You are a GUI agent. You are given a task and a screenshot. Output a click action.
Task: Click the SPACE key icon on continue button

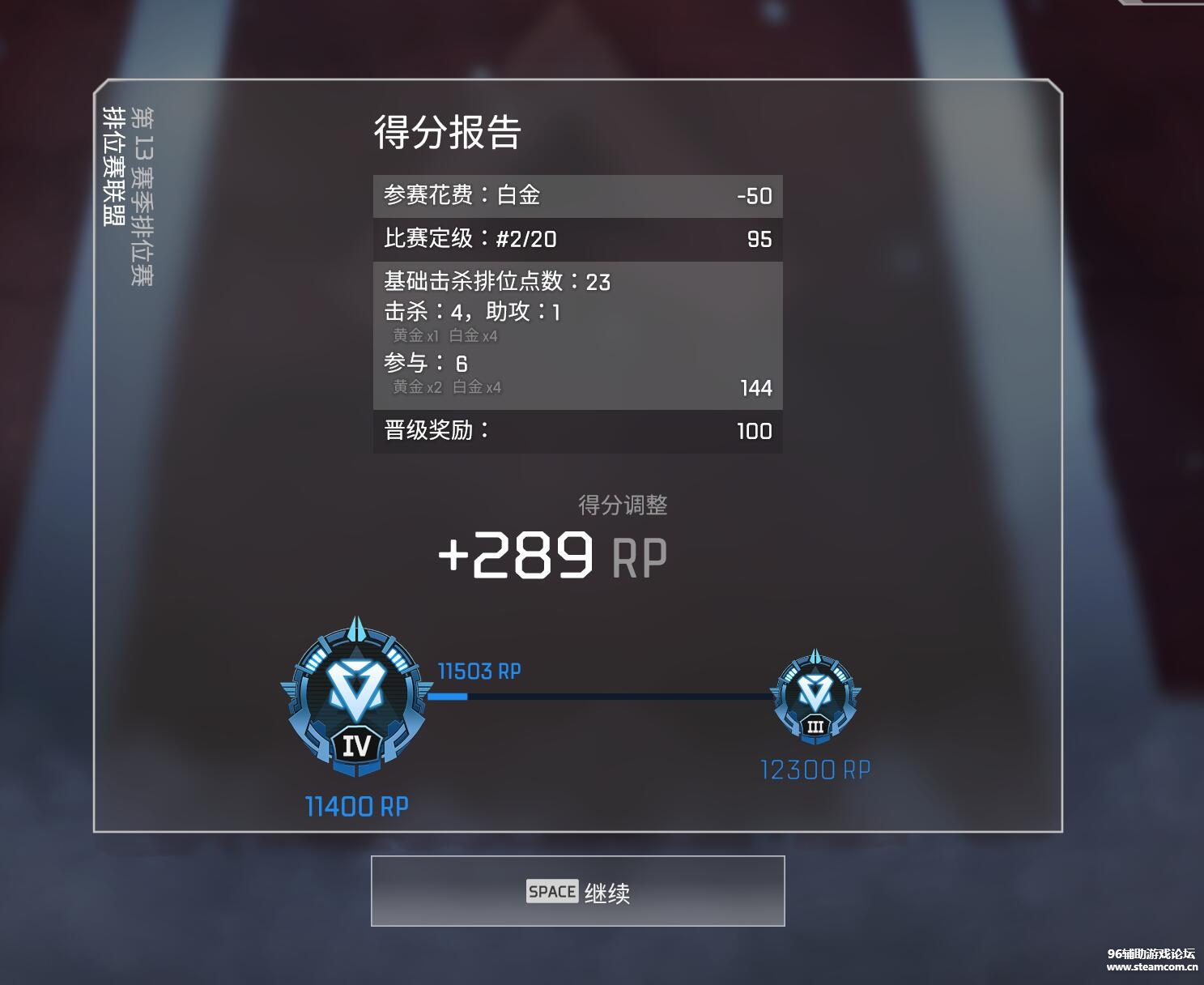[x=551, y=892]
